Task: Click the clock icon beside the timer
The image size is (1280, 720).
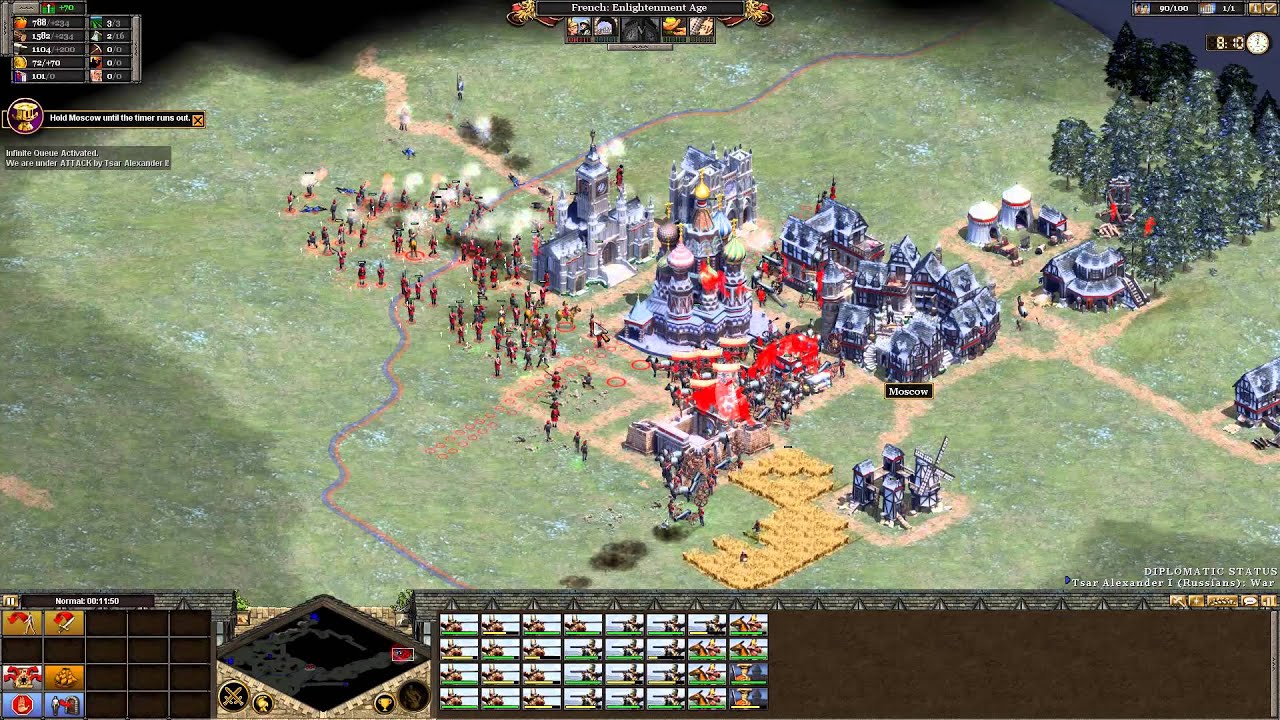Action: (1256, 43)
